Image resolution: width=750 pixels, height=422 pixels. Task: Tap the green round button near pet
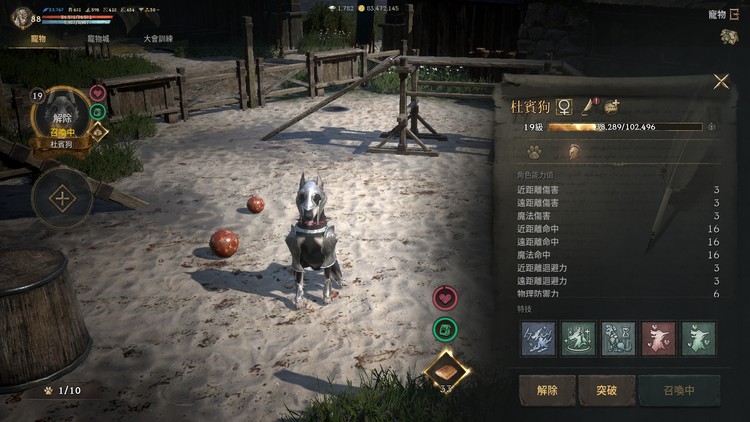click(x=444, y=329)
